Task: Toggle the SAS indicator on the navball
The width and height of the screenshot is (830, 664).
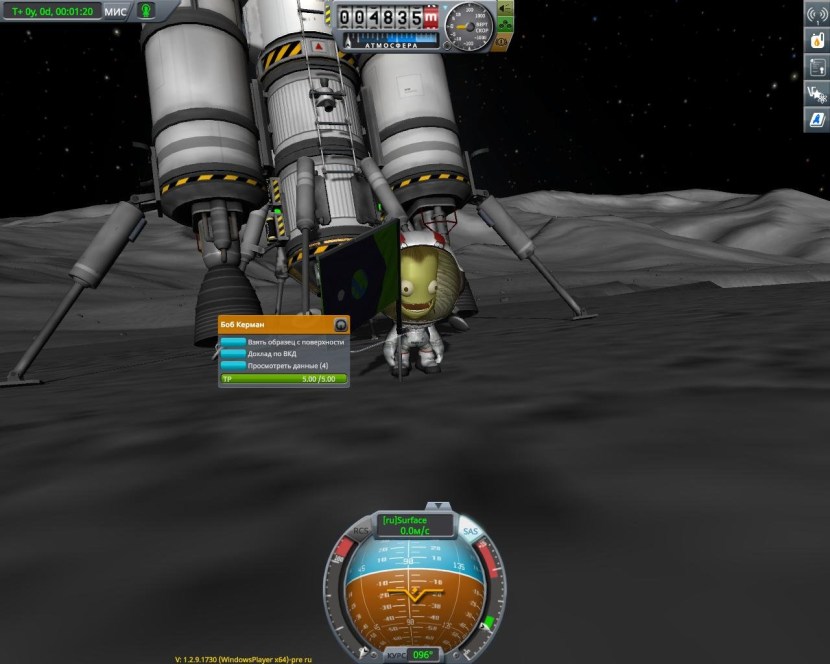Action: click(x=470, y=531)
